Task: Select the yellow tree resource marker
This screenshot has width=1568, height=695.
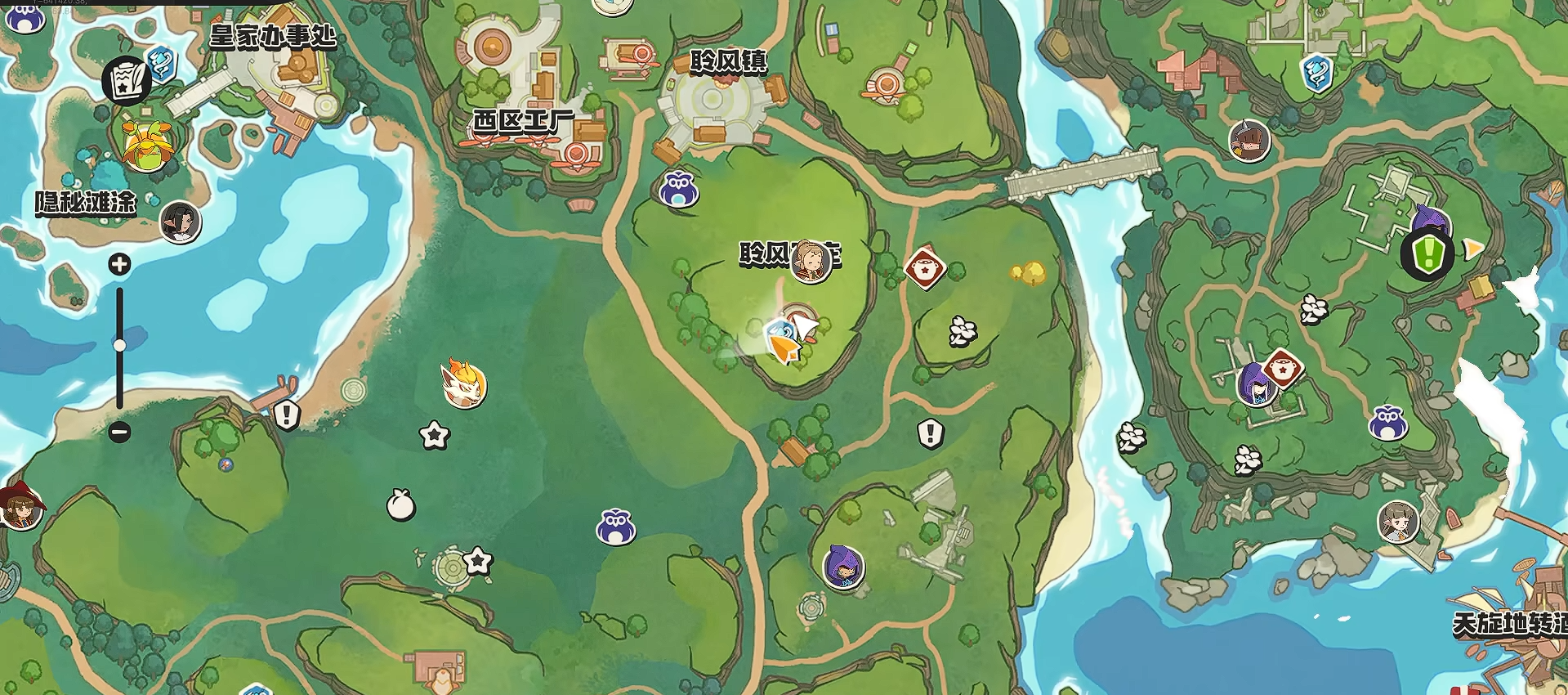Action: (x=1029, y=271)
